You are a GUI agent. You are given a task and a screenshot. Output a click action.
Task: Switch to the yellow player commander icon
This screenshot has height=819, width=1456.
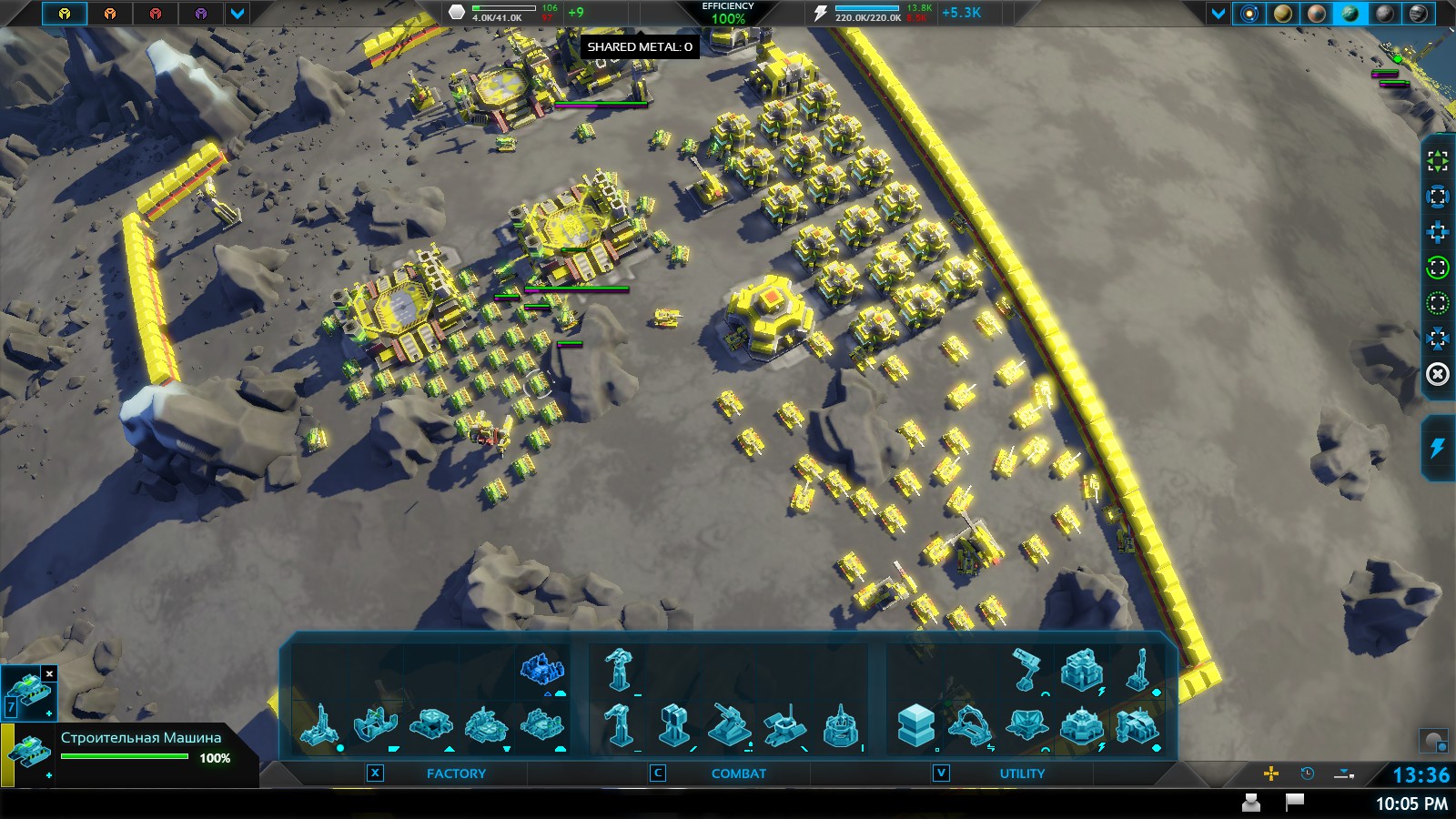pos(64,14)
